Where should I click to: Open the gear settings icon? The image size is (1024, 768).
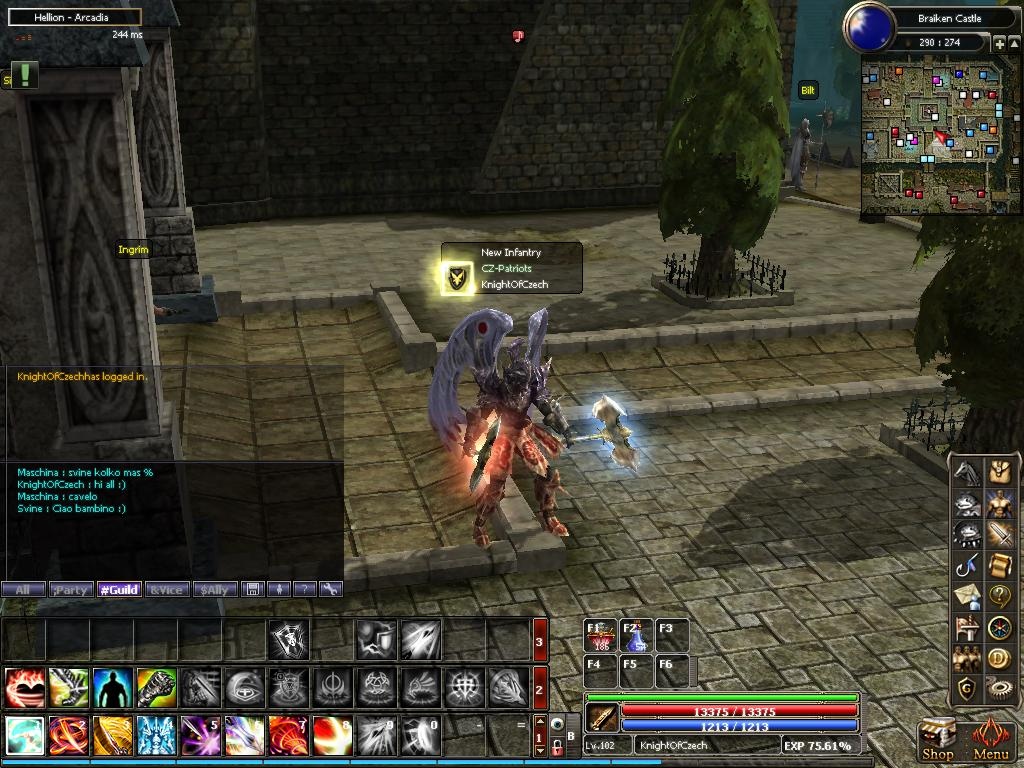coord(1000,689)
